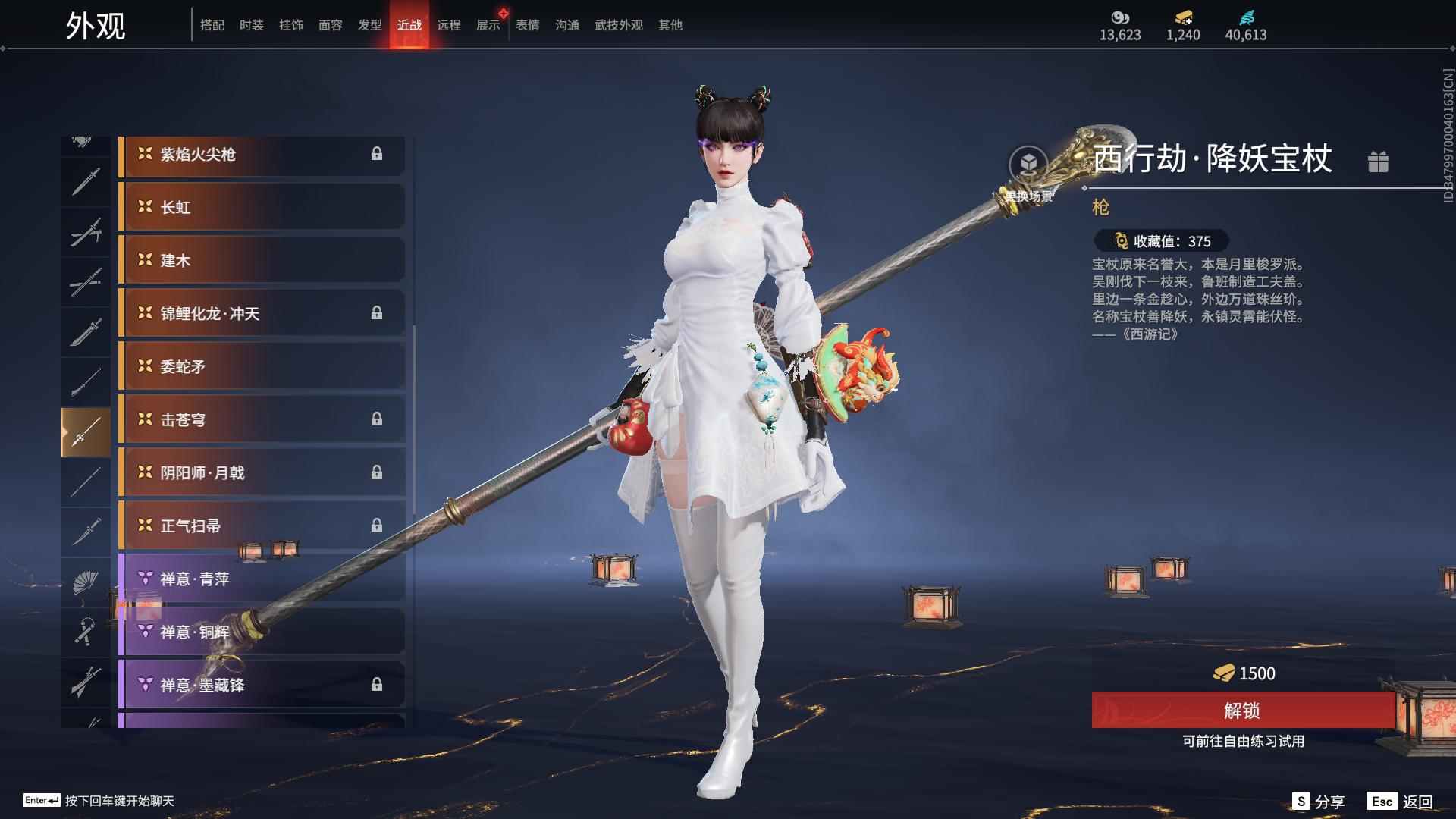
Task: Open the 表情 emote tab
Action: 527,25
